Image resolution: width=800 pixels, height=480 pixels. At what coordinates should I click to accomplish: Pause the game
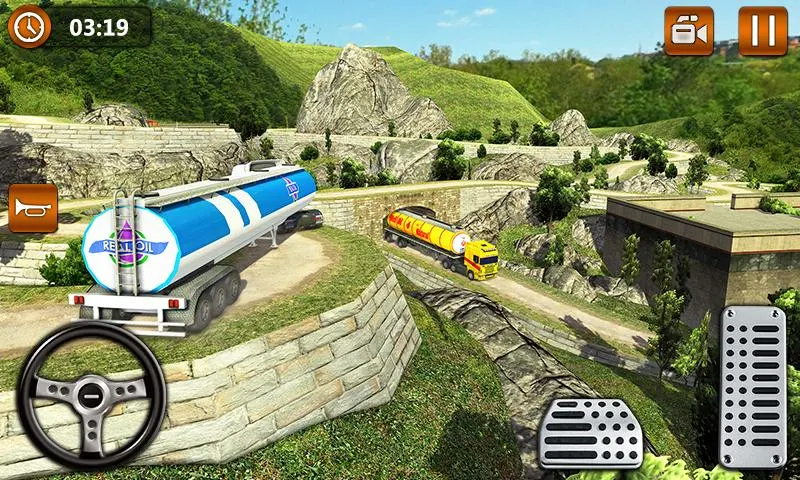coord(762,30)
